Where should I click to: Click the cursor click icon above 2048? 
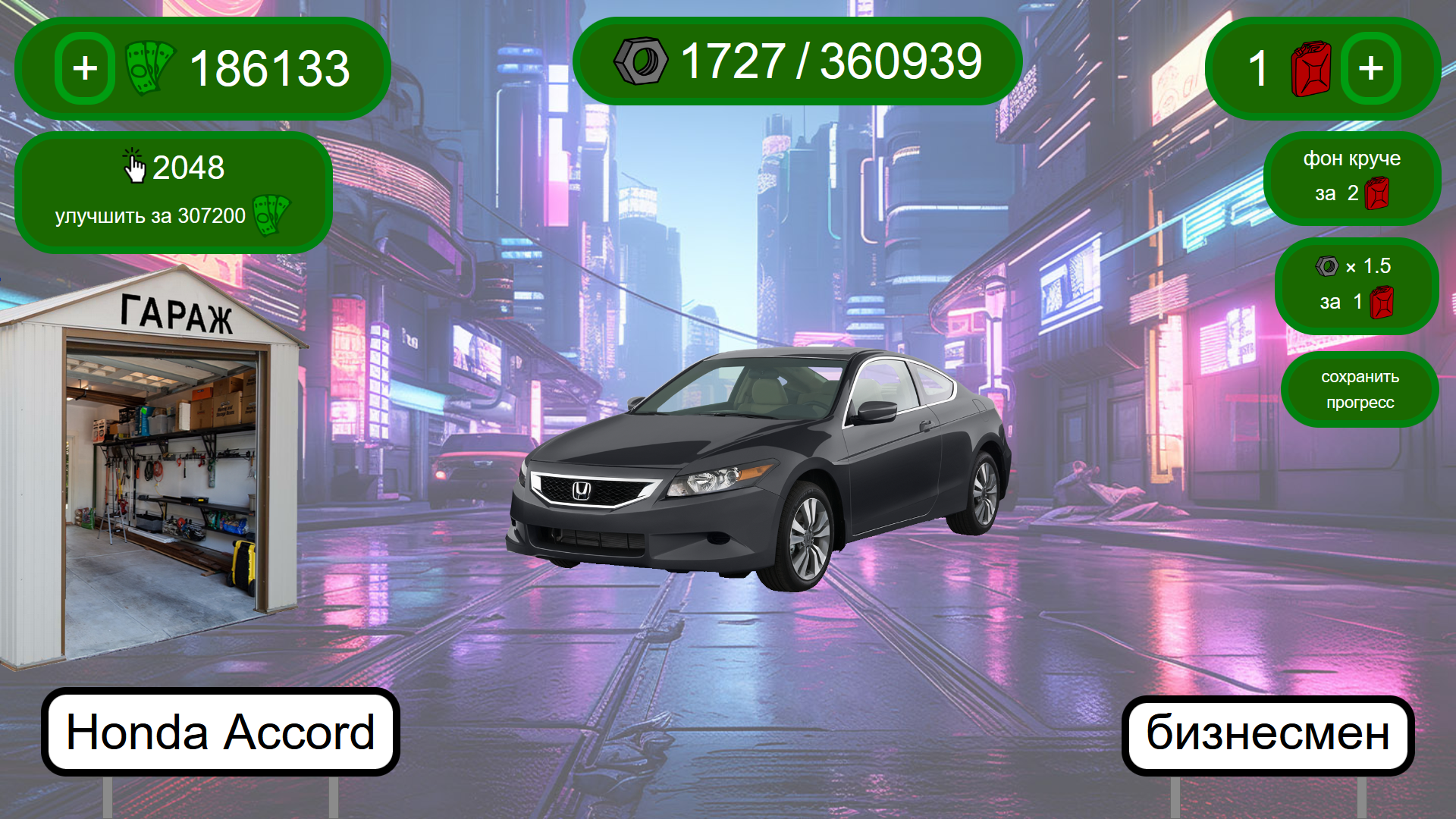(x=134, y=167)
